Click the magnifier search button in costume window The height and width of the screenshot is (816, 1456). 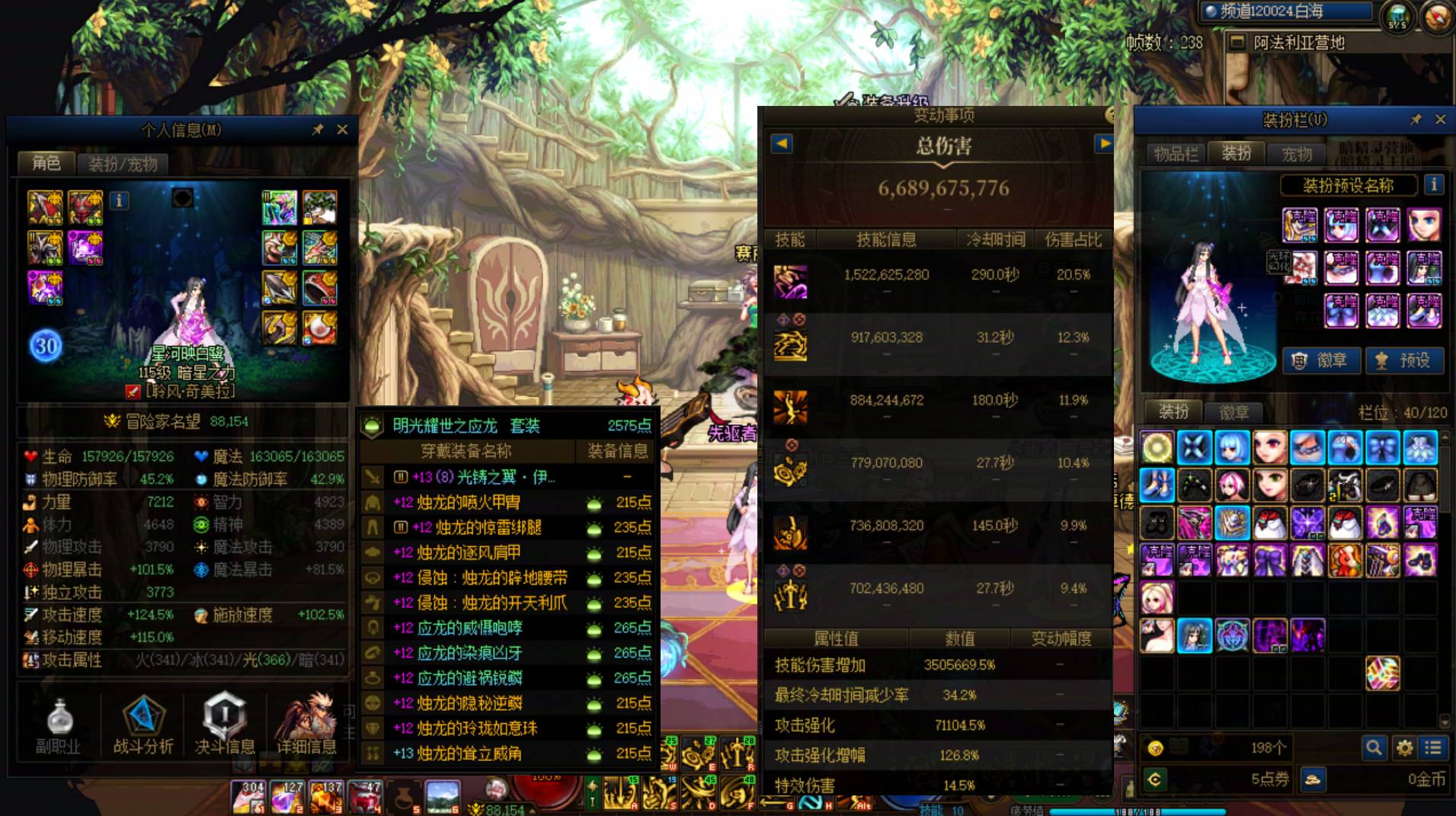click(x=1374, y=748)
